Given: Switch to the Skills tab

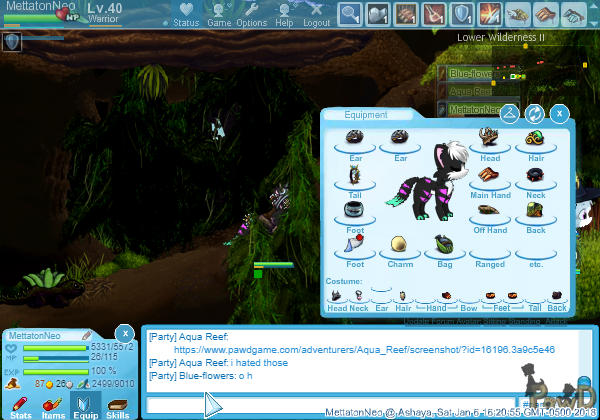Looking at the screenshot, I should (117, 405).
